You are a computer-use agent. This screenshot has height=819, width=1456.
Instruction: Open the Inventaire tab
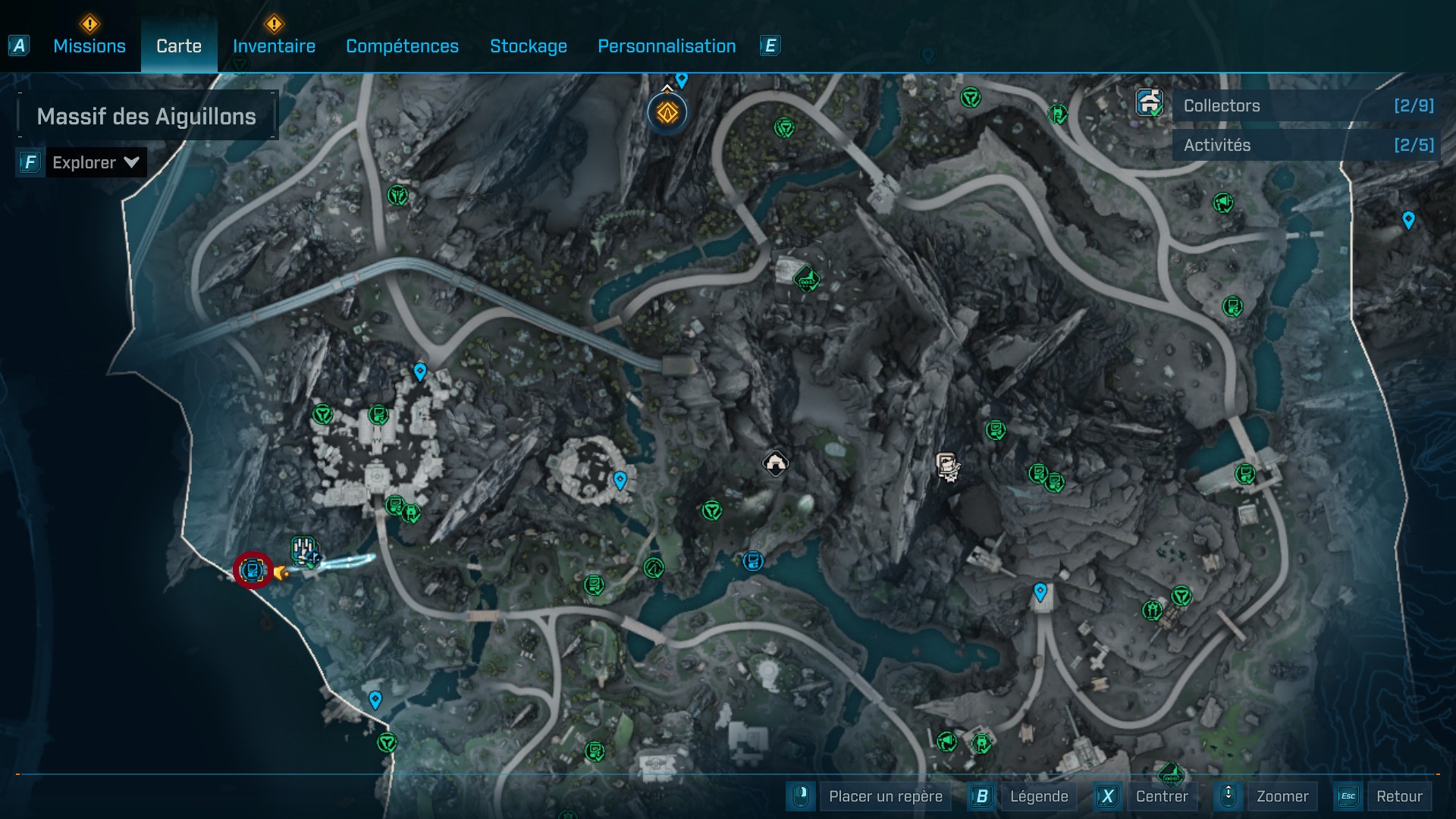click(x=273, y=45)
